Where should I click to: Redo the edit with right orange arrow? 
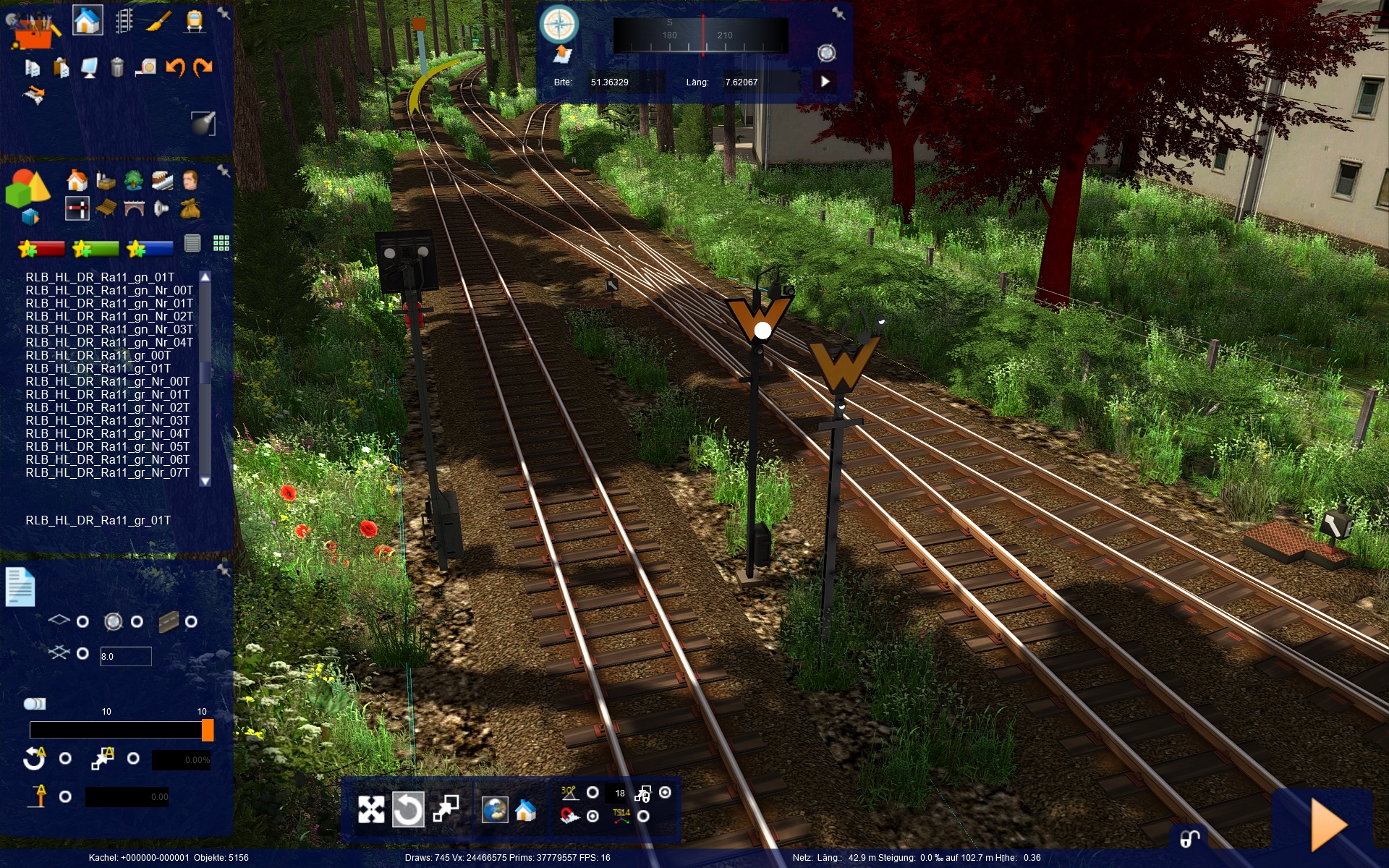tap(203, 67)
